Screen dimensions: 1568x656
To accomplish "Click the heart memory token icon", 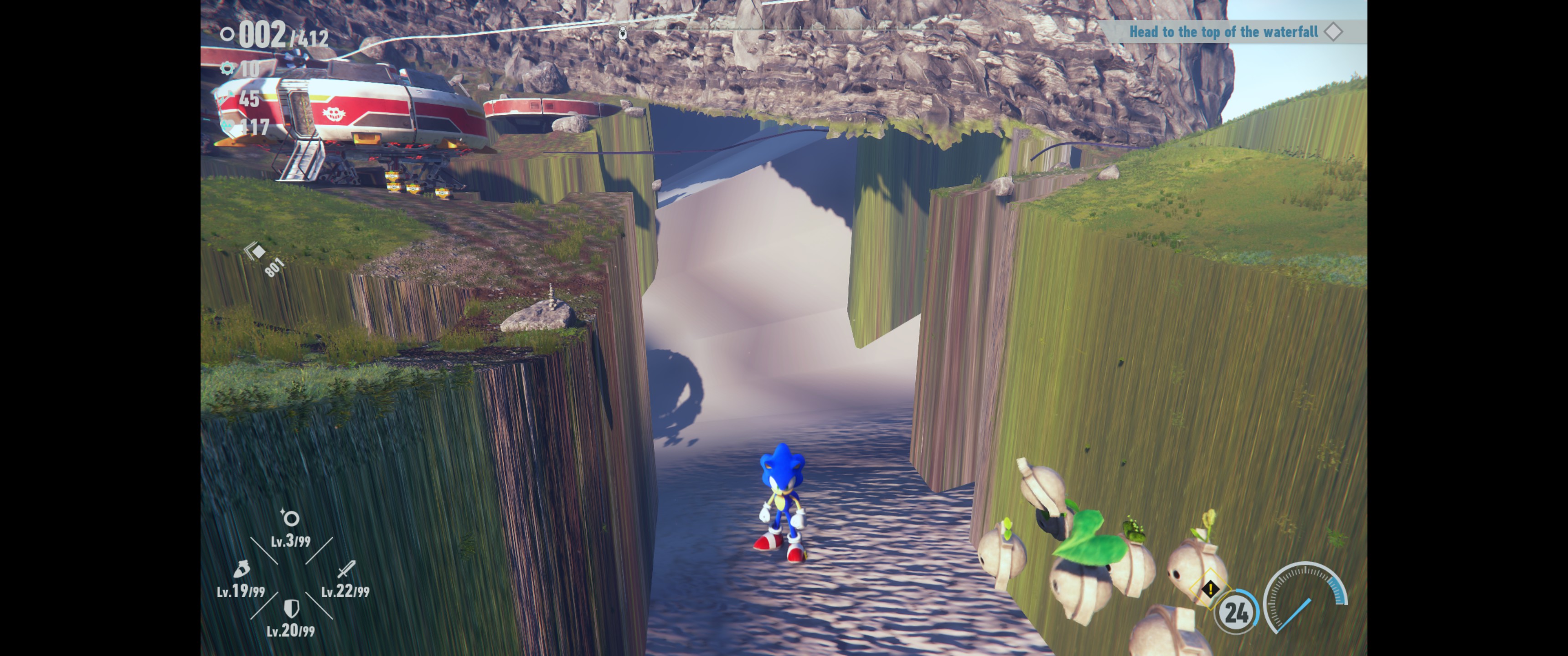I will click(x=227, y=126).
